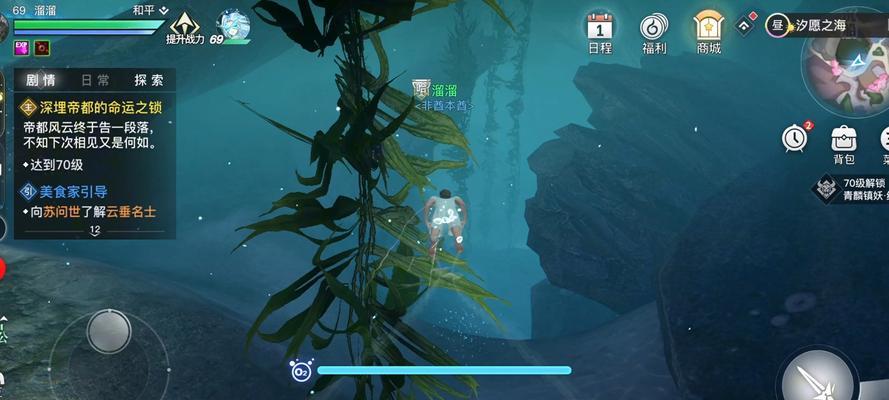
Task: Open the 商城 shop
Action: point(709,31)
